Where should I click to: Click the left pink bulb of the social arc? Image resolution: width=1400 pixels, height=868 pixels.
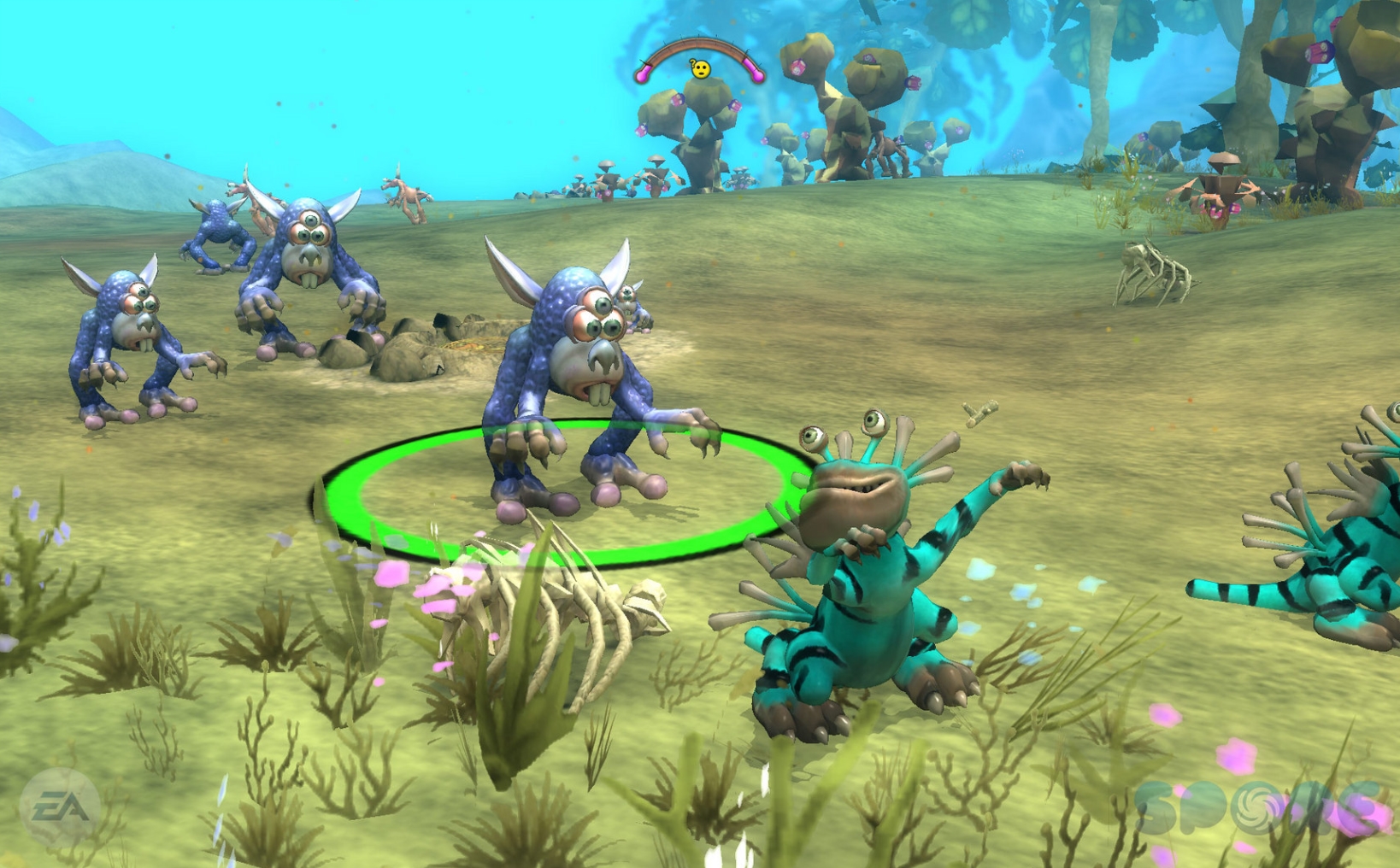point(642,73)
